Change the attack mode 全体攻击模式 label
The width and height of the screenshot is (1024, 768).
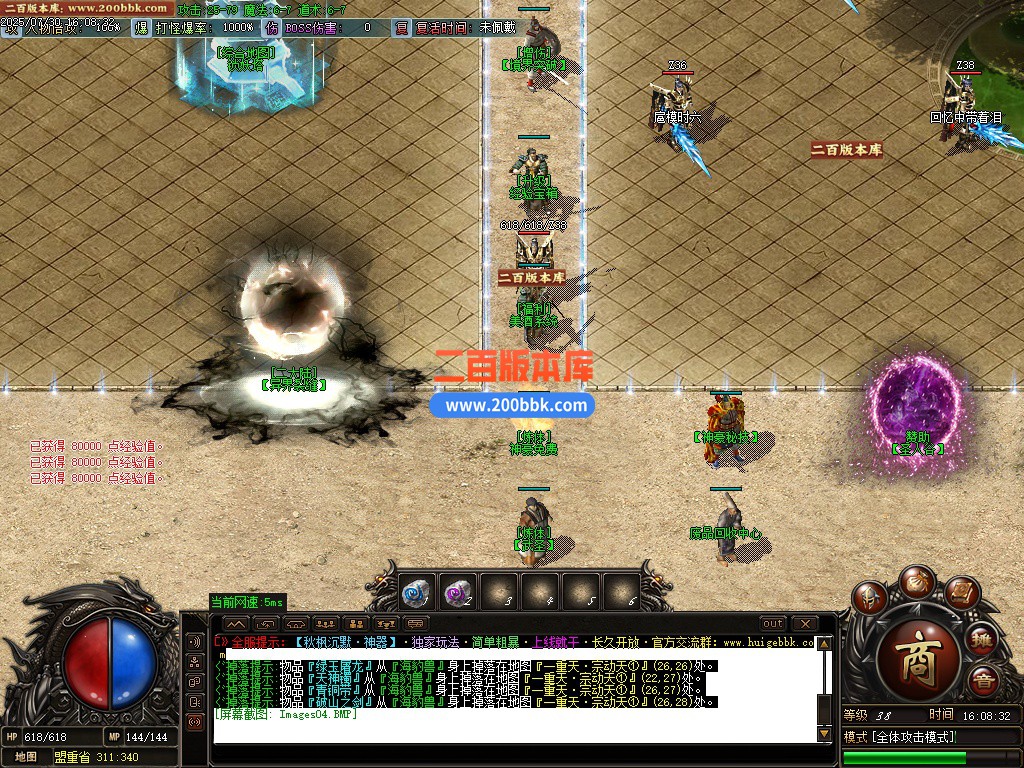point(900,737)
